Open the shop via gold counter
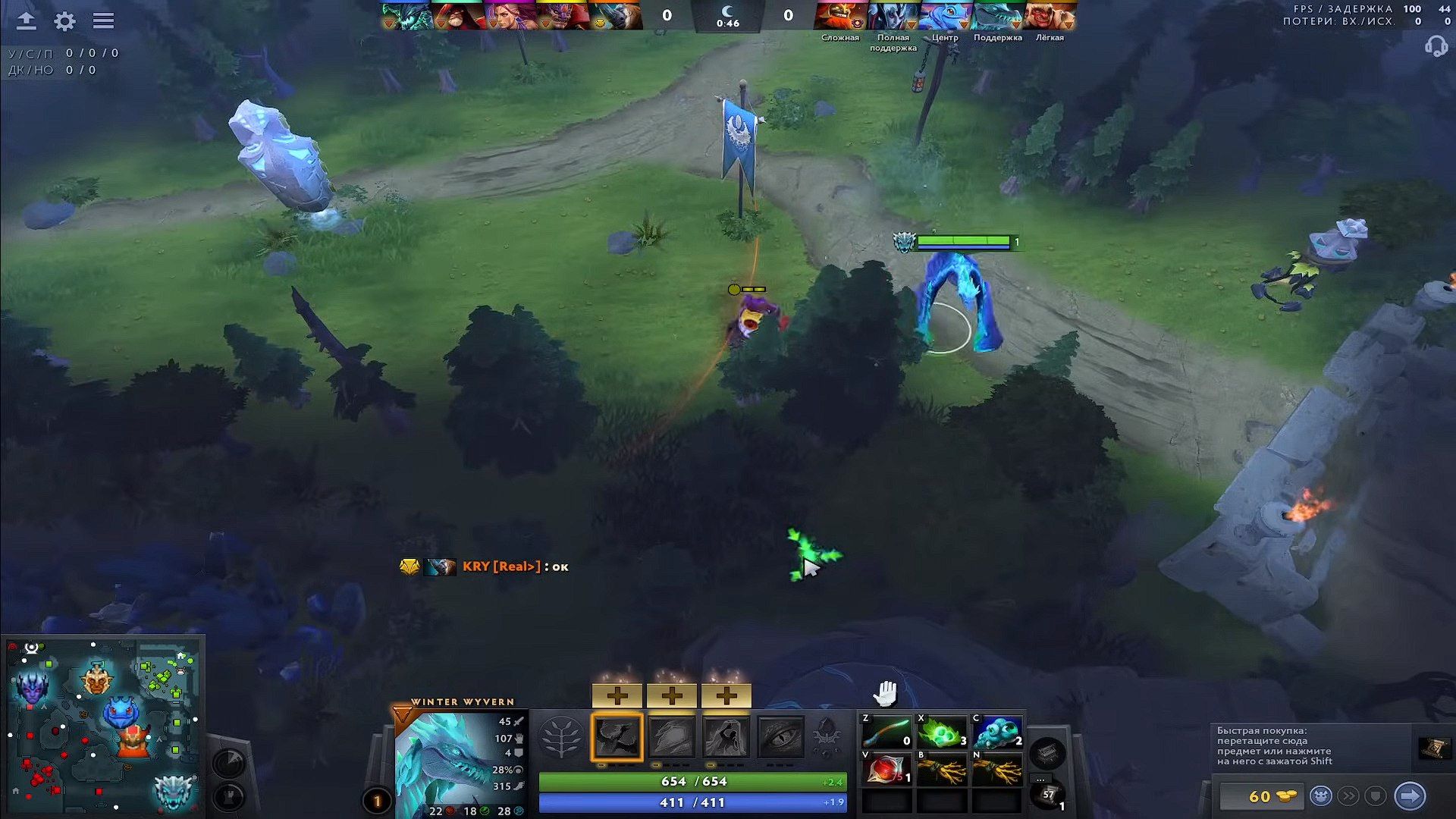 coord(1263,796)
